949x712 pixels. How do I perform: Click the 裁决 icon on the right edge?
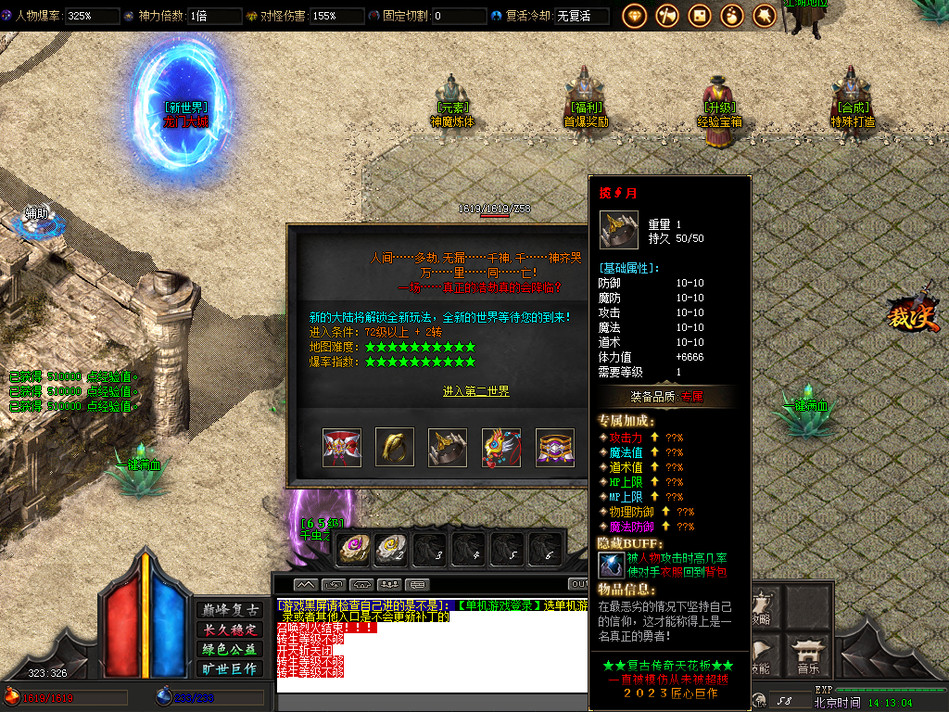coord(914,320)
